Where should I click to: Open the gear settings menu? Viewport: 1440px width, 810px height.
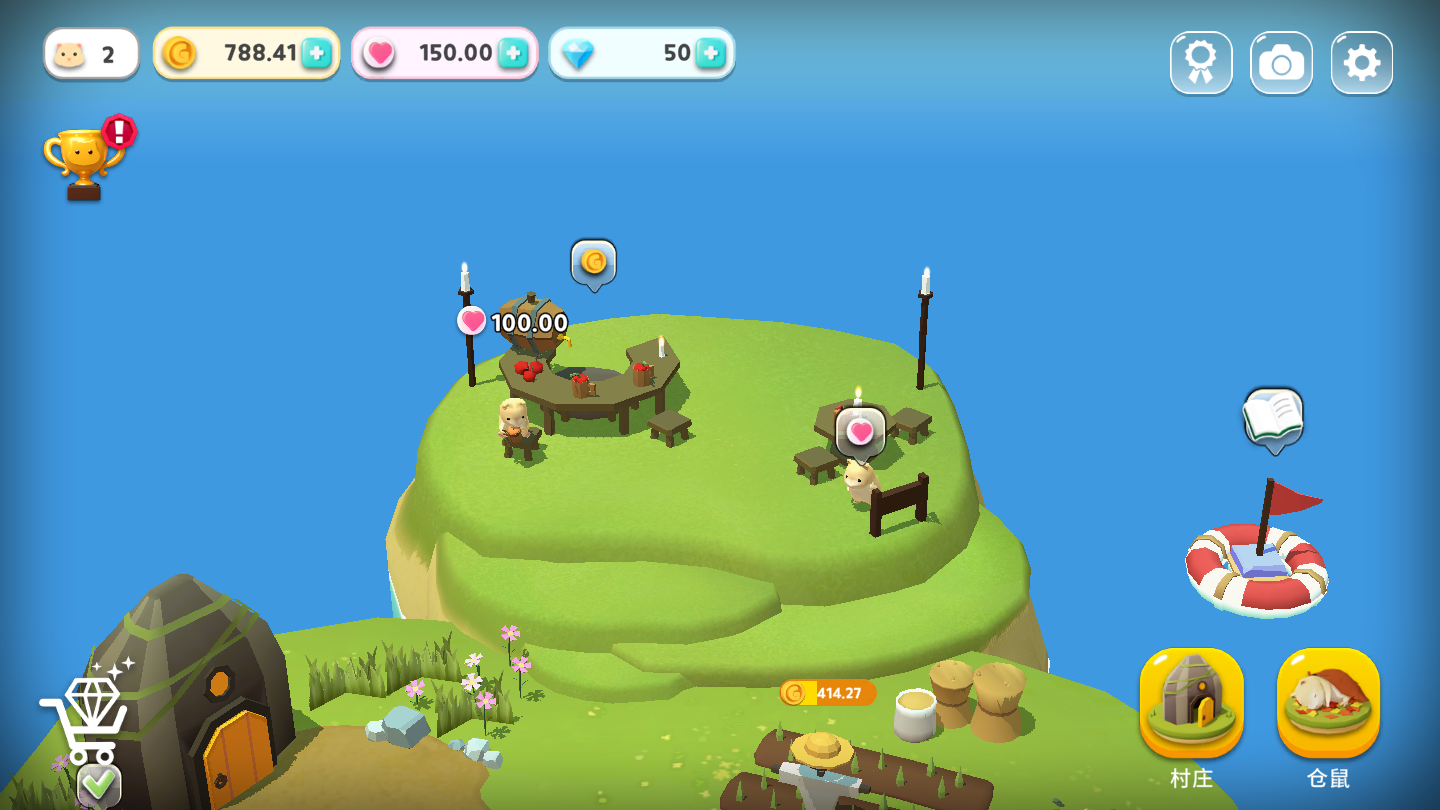(1361, 63)
